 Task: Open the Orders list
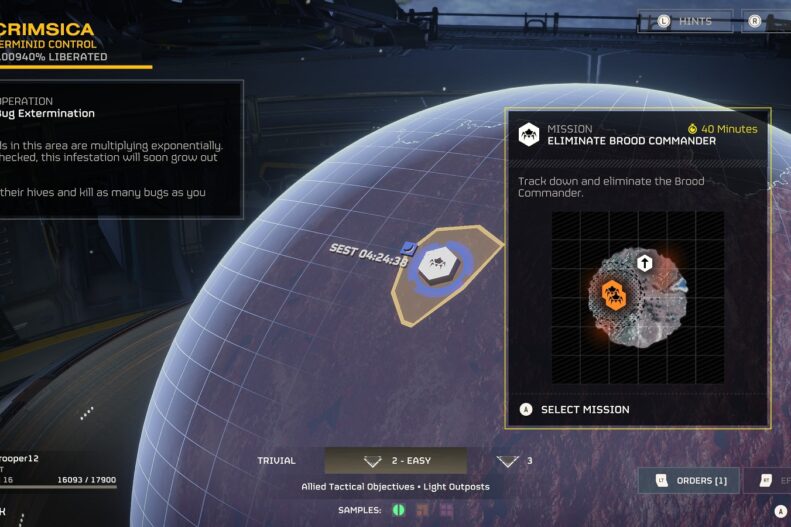coord(689,481)
